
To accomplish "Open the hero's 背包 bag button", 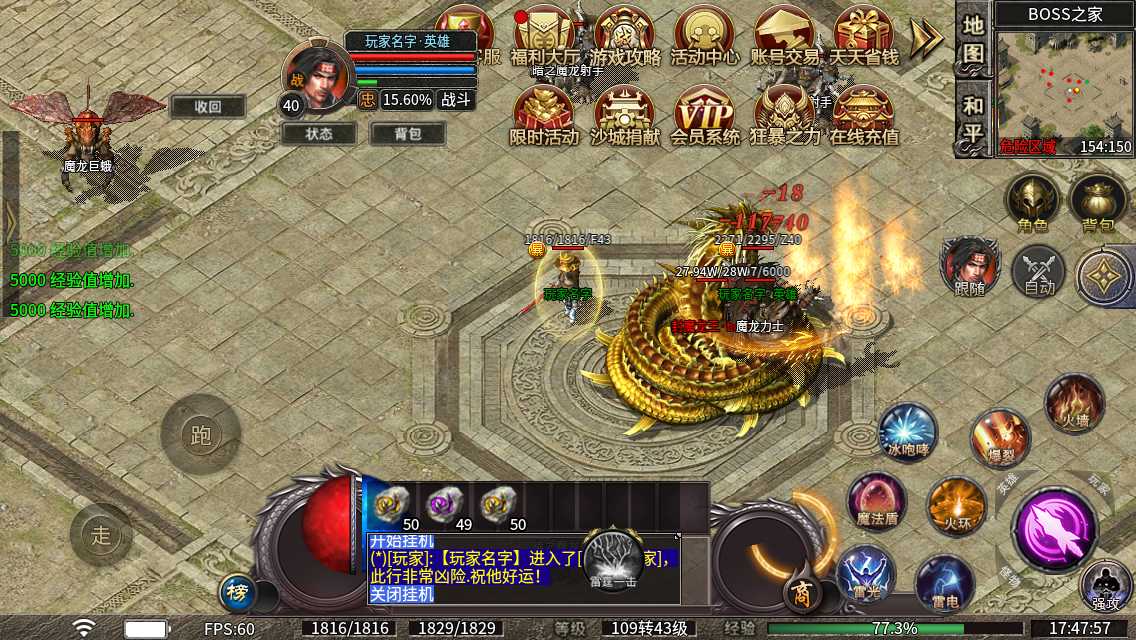I will [x=408, y=133].
